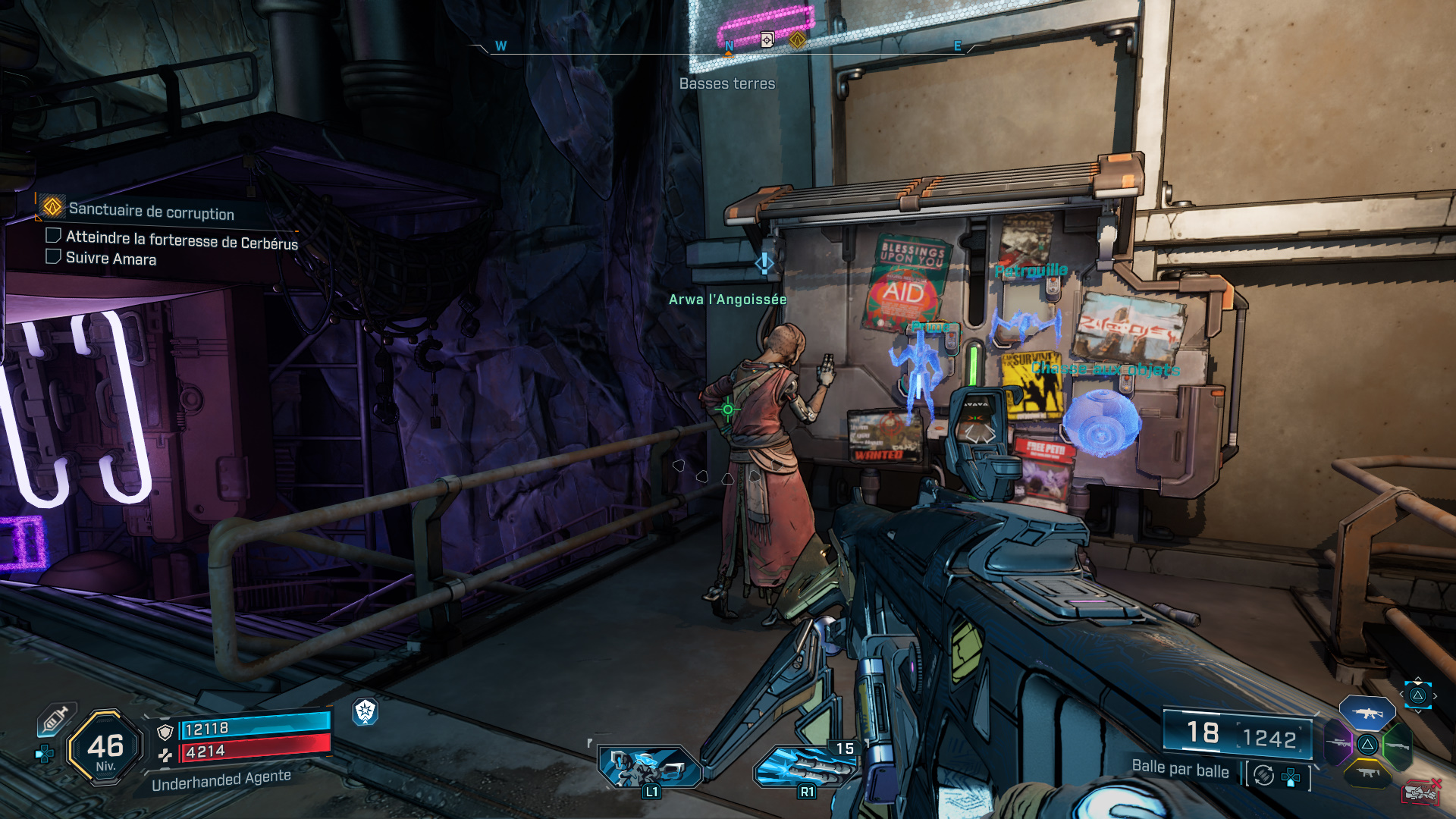Toggle the firing mode cycle icon
The image size is (1456, 819).
pyautogui.click(x=1263, y=775)
